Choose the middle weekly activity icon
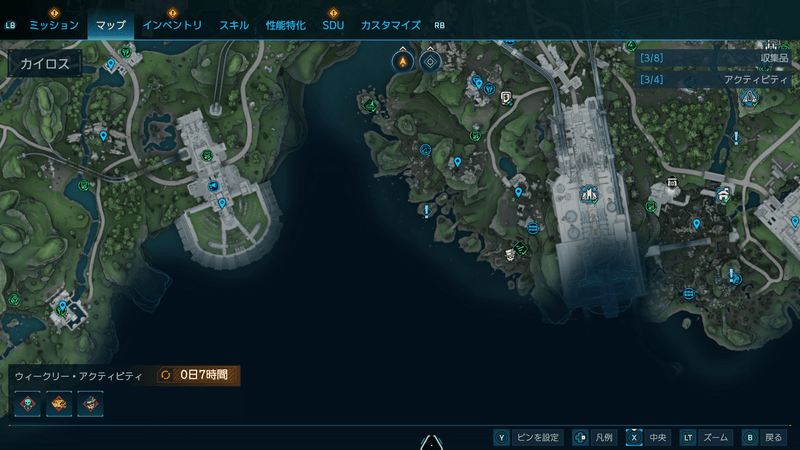800x450 pixels. tap(60, 404)
